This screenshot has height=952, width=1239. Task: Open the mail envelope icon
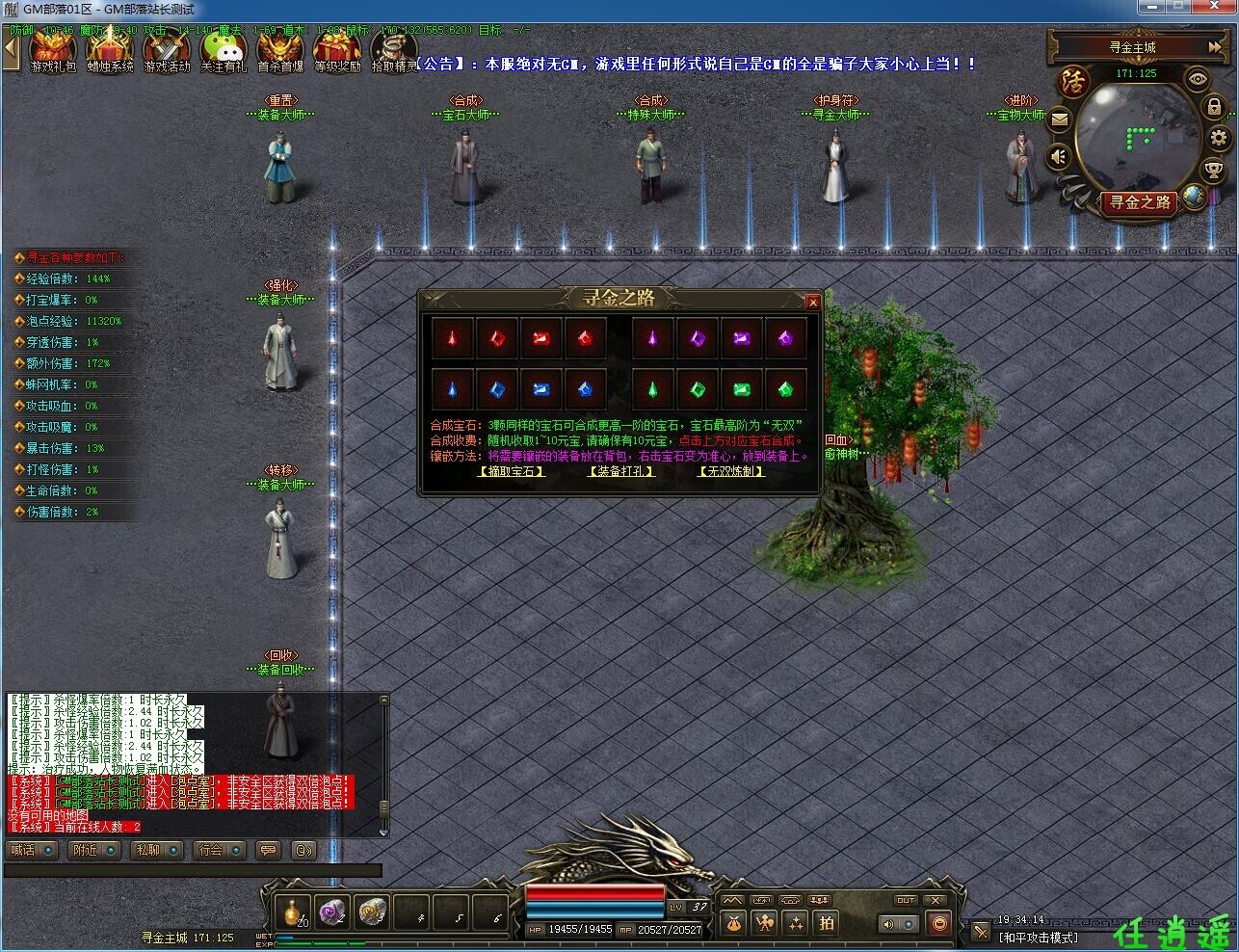click(x=1059, y=119)
